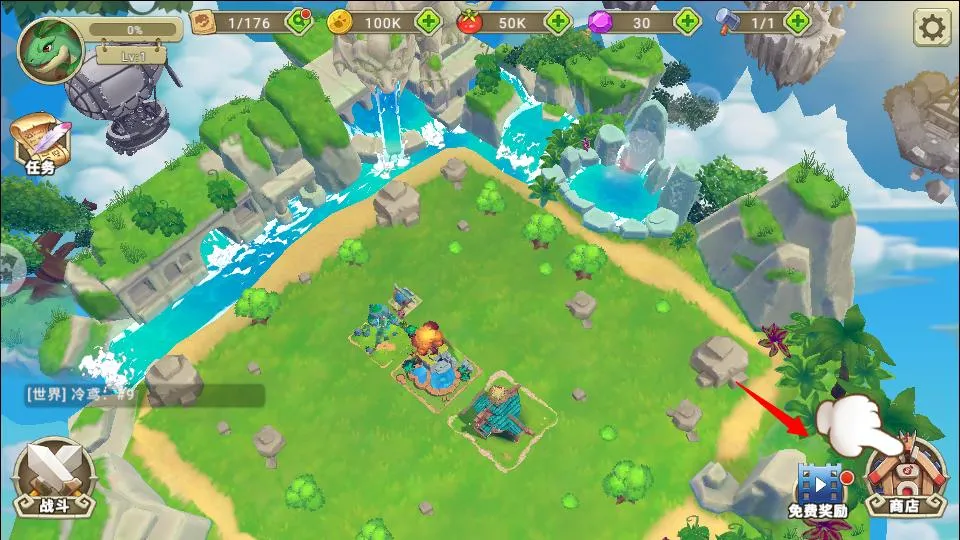
Task: Tap the plus button beside the 50K food
Action: [557, 21]
